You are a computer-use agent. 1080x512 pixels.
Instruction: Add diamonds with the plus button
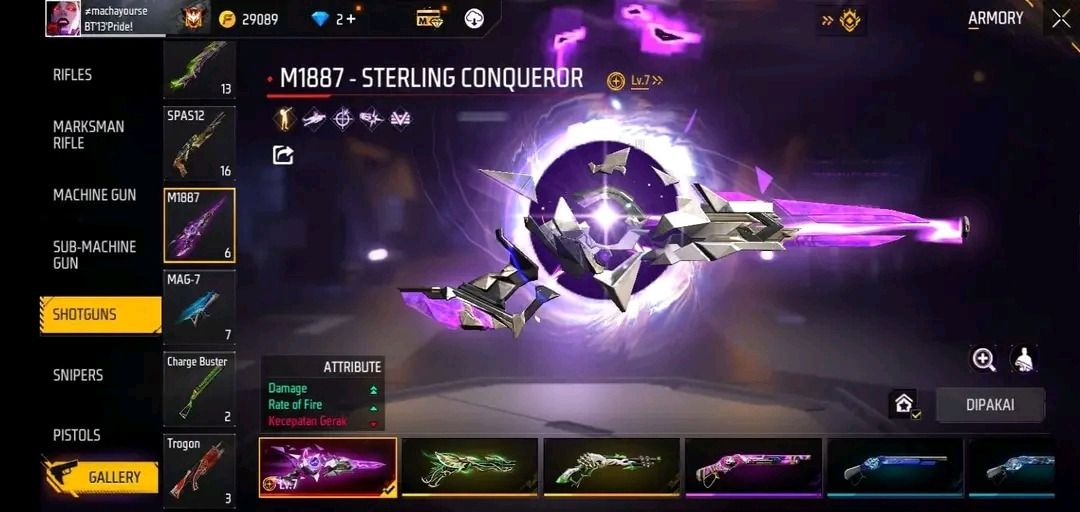click(x=351, y=19)
